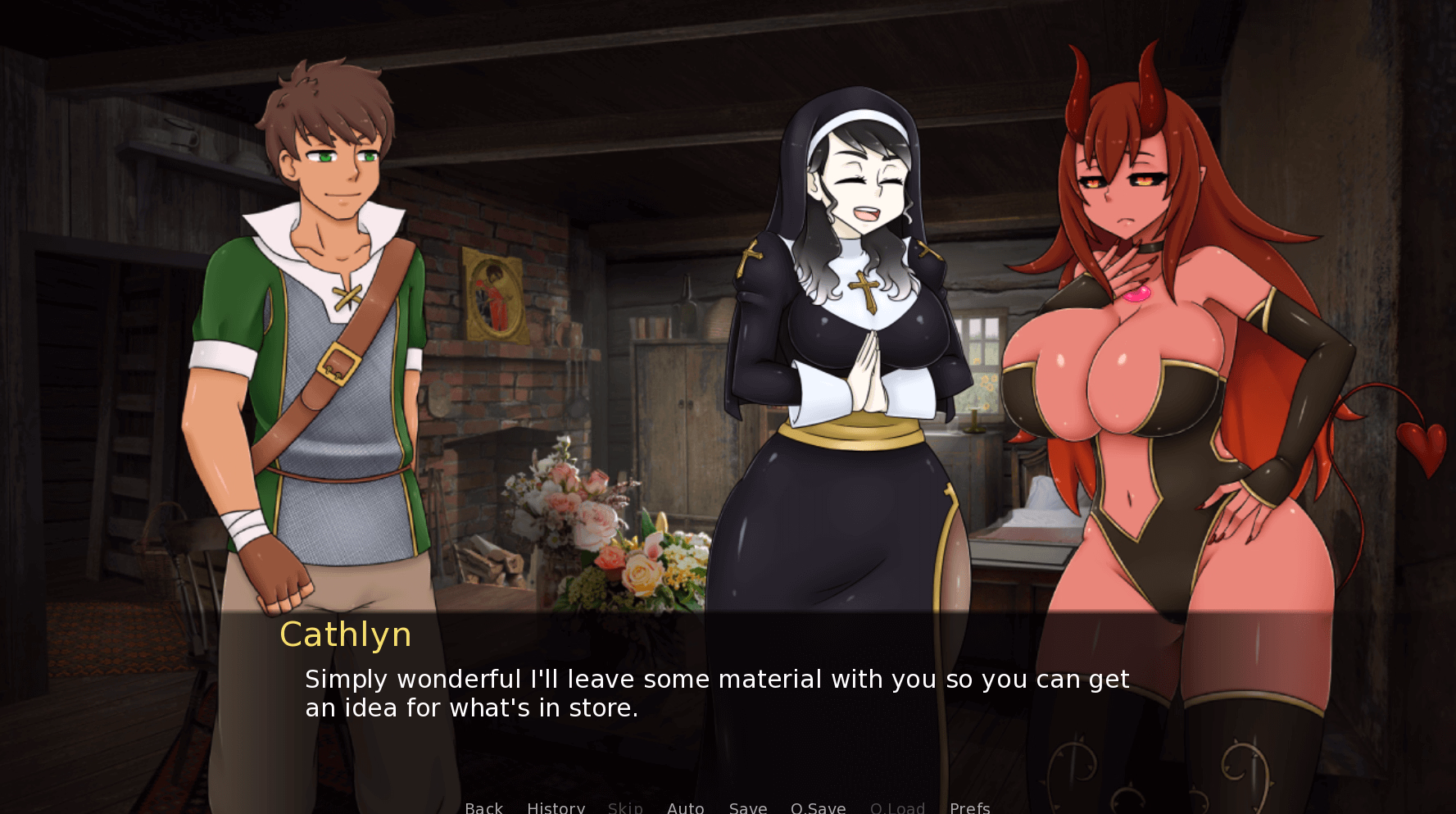Viewport: 1456px width, 814px height.
Task: Open the History screen
Action: pos(556,807)
